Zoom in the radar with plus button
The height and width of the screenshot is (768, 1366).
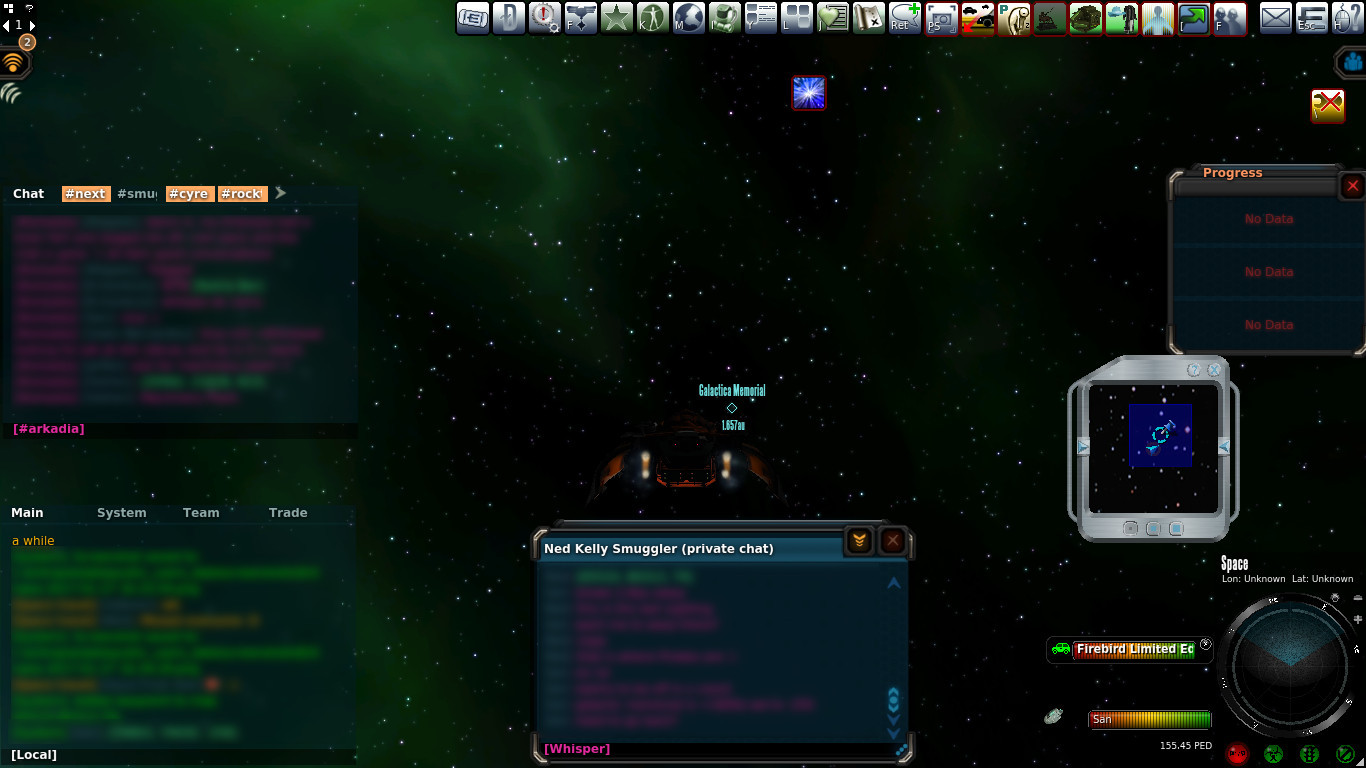(x=1358, y=620)
